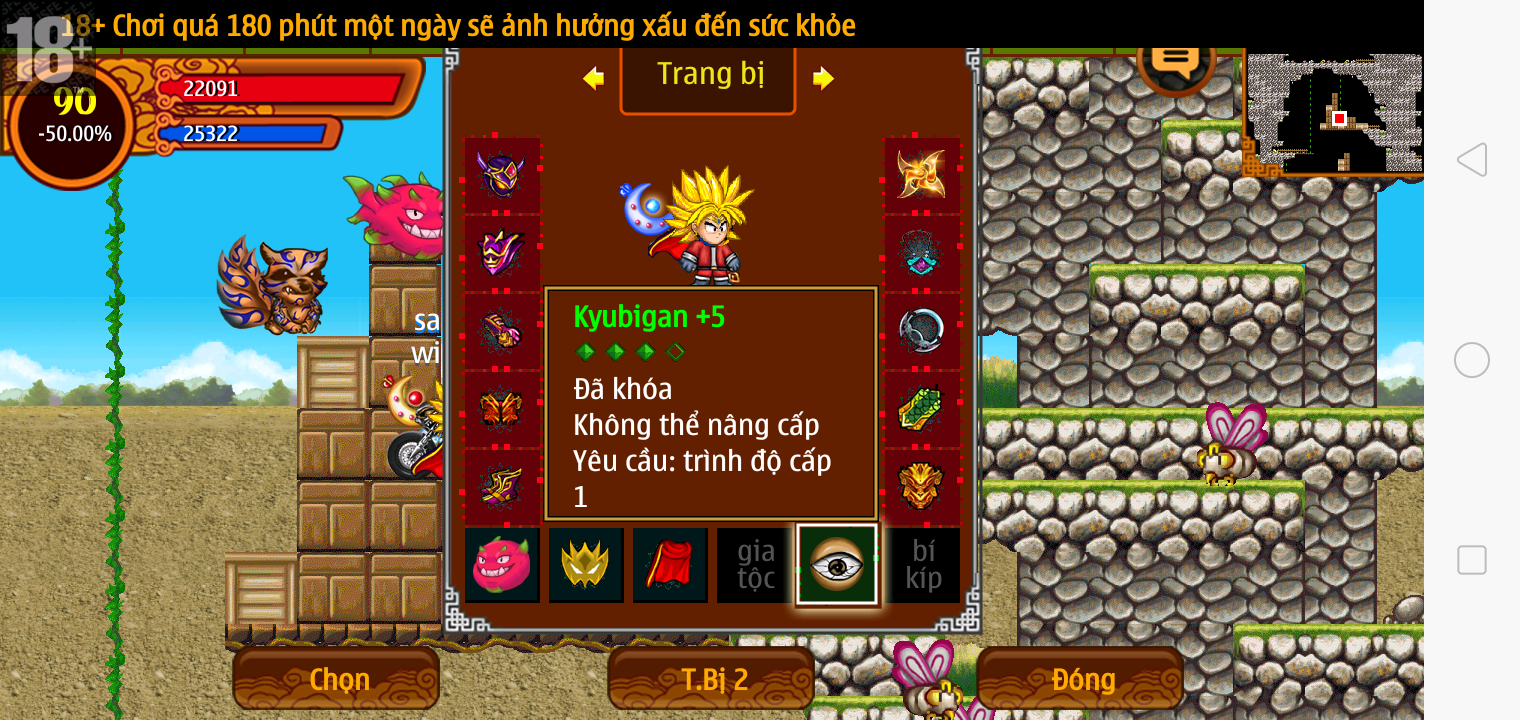Select the purple glove equipment slot

[502, 330]
